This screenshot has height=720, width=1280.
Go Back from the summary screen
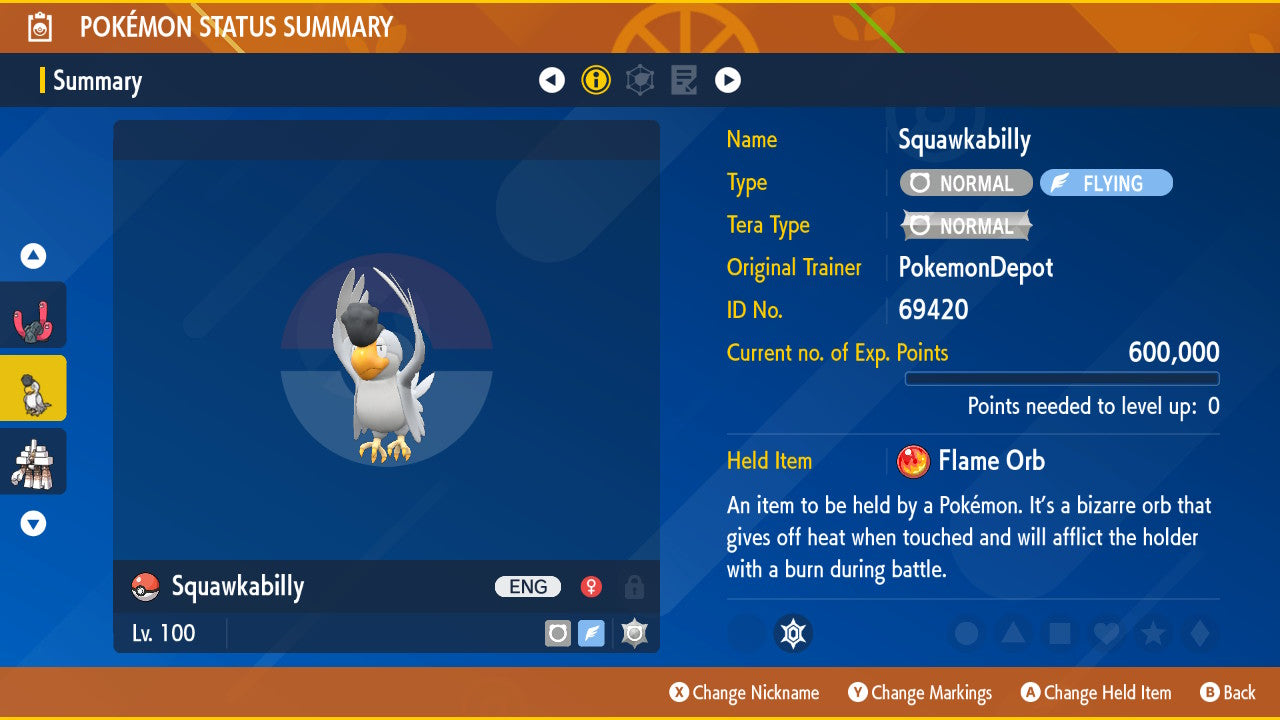1228,693
